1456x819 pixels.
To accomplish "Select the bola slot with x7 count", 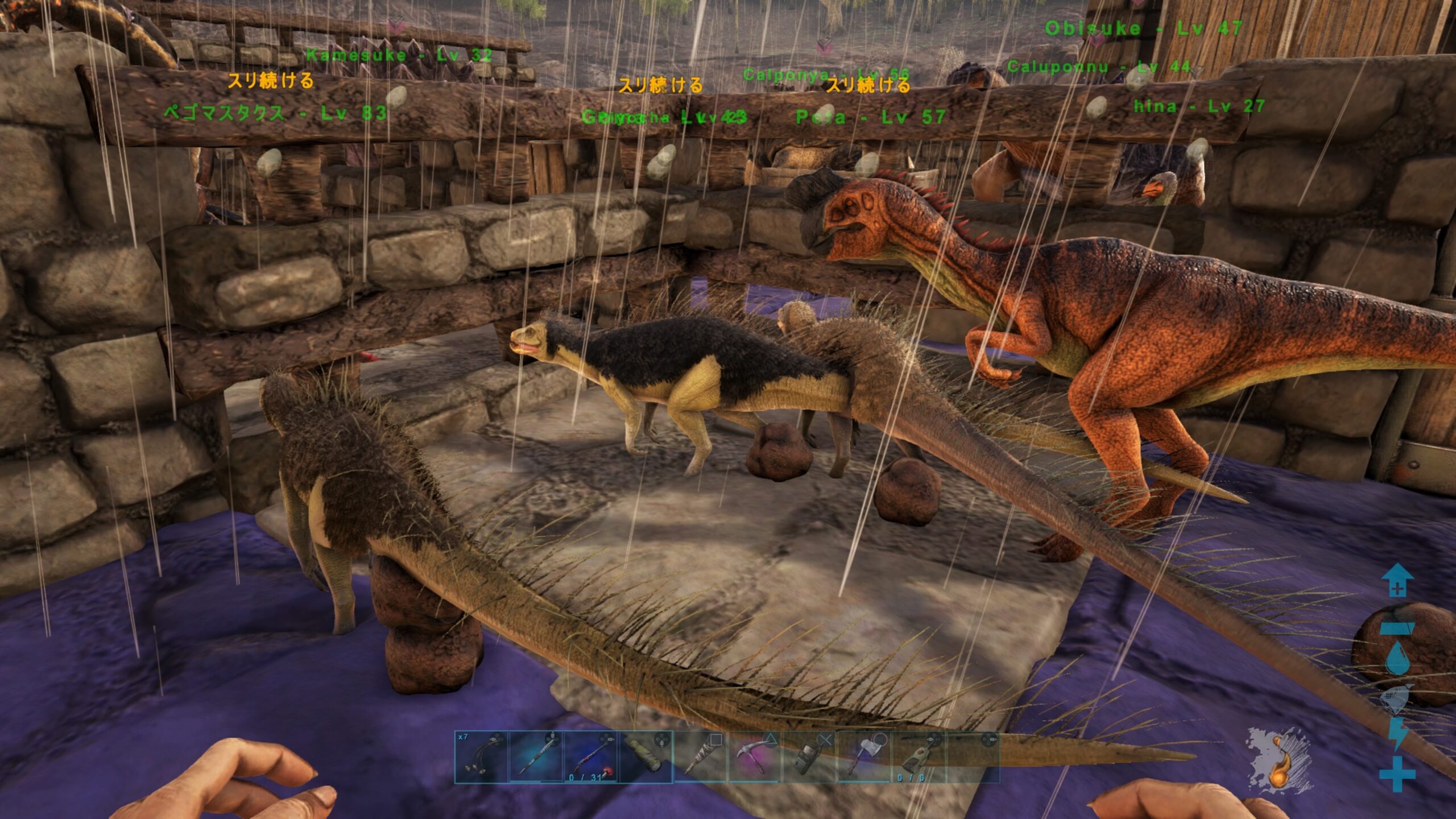I will tap(481, 757).
